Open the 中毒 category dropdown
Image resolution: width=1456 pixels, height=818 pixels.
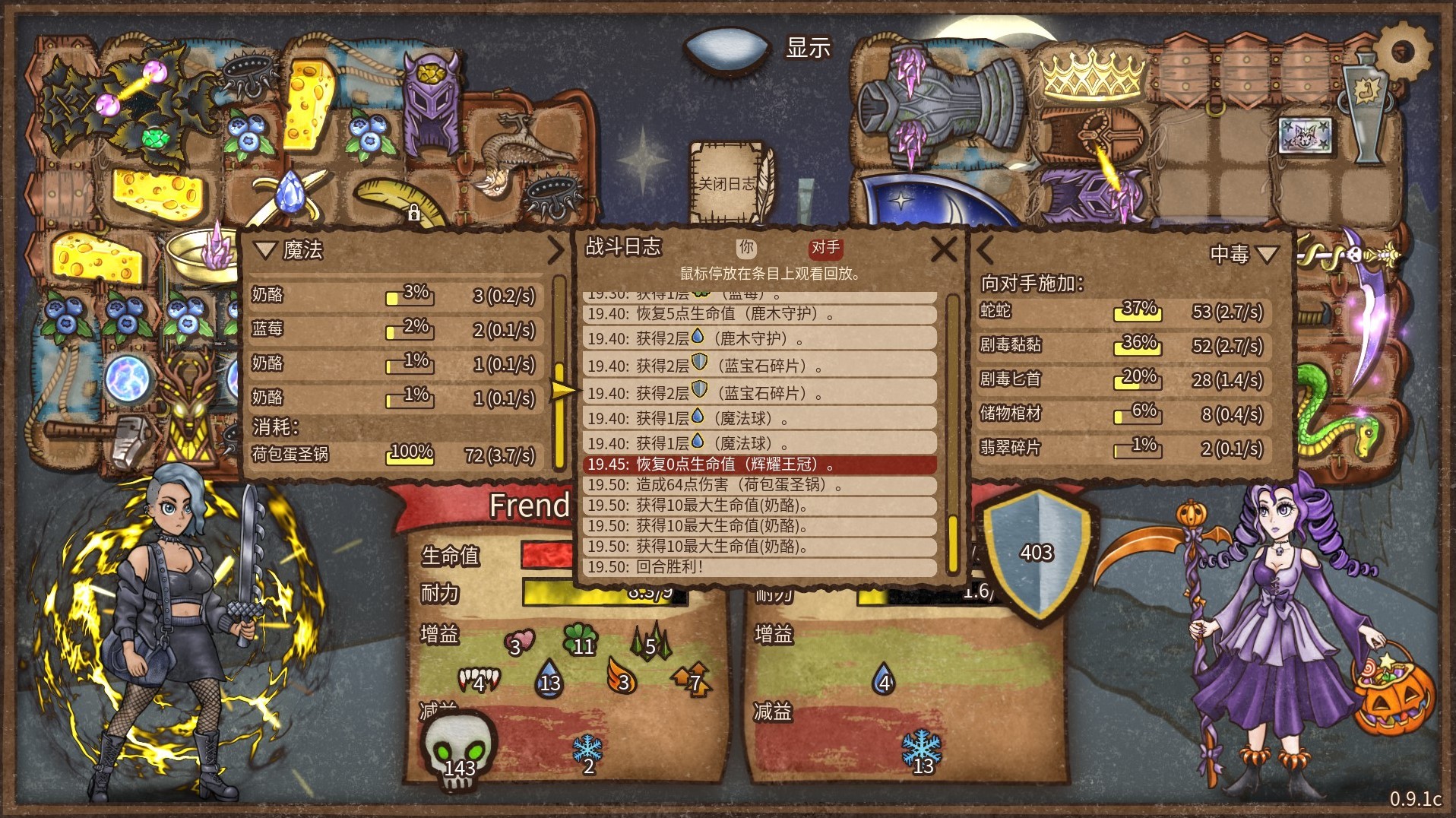point(1267,253)
